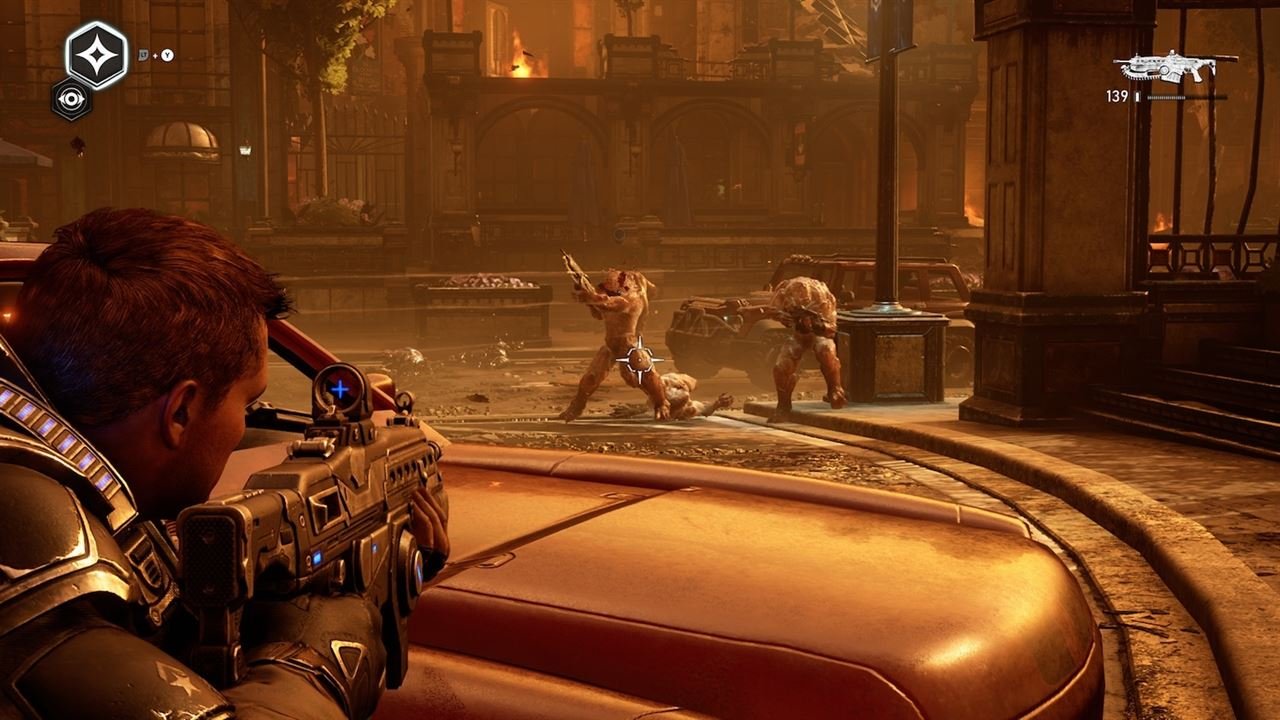The height and width of the screenshot is (720, 1280).
Task: Open the LT button prompt indicator
Action: pos(143,56)
